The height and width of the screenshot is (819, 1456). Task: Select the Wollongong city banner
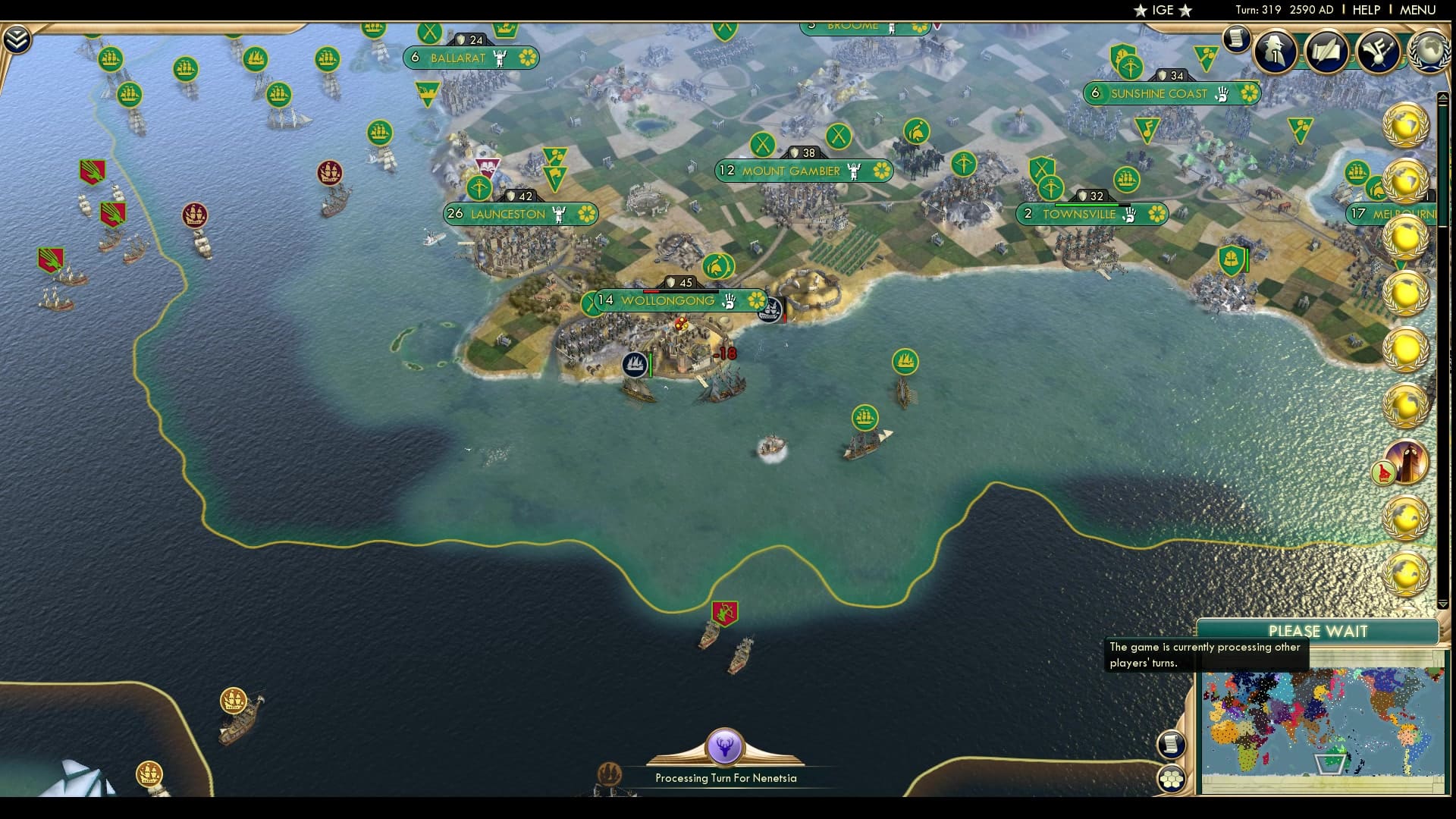pos(667,300)
